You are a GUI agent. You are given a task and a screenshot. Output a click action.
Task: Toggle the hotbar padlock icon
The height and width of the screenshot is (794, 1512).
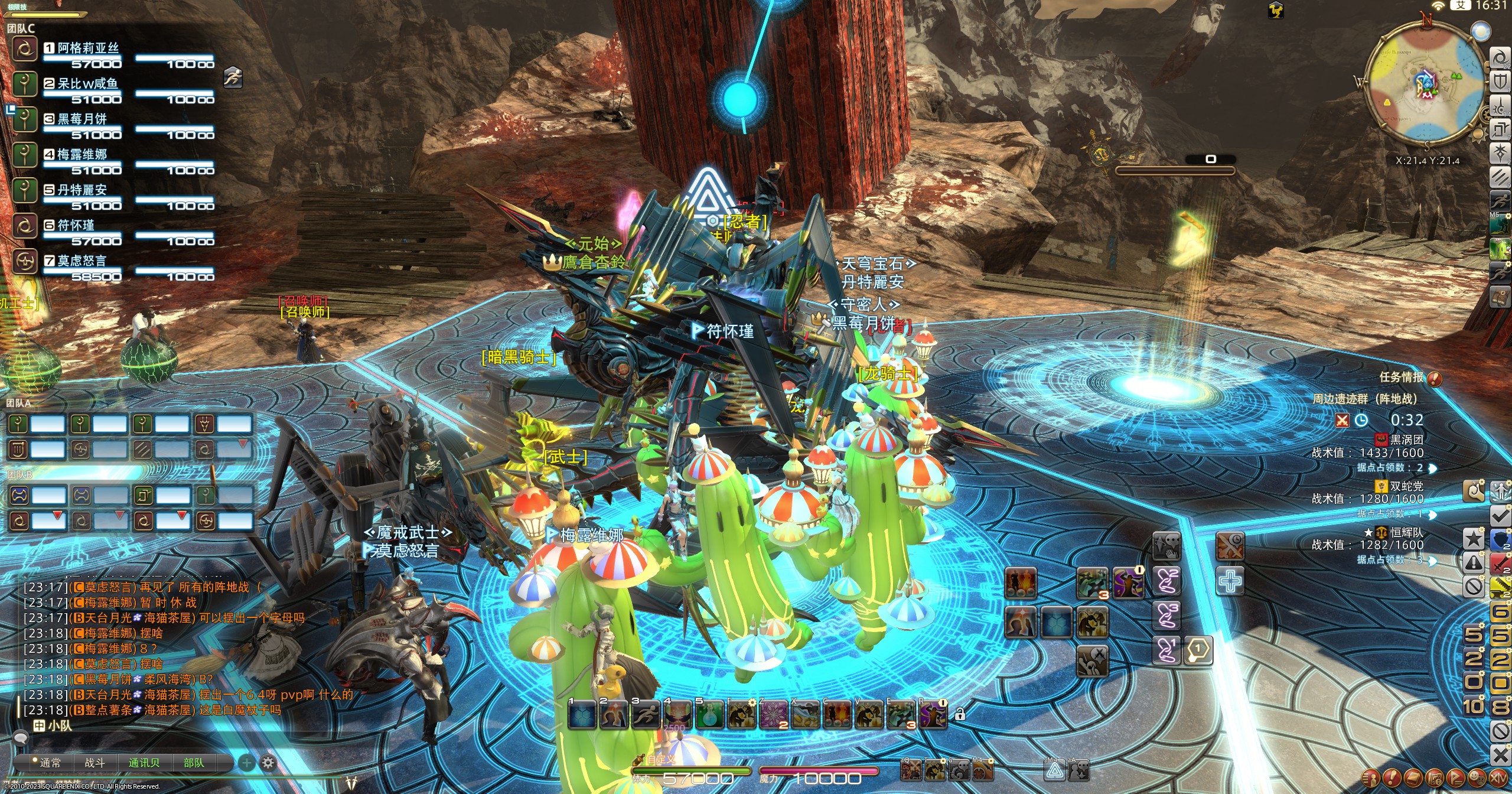960,714
